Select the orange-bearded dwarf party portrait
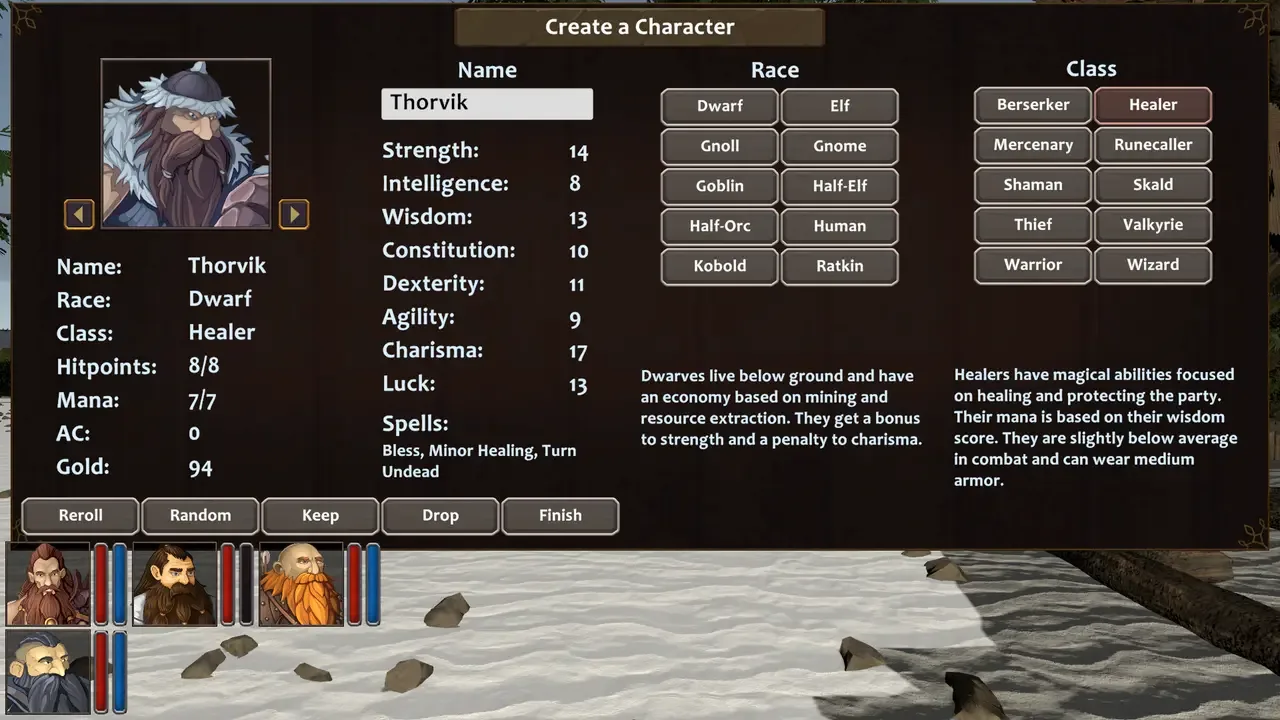The image size is (1280, 720). (x=300, y=584)
